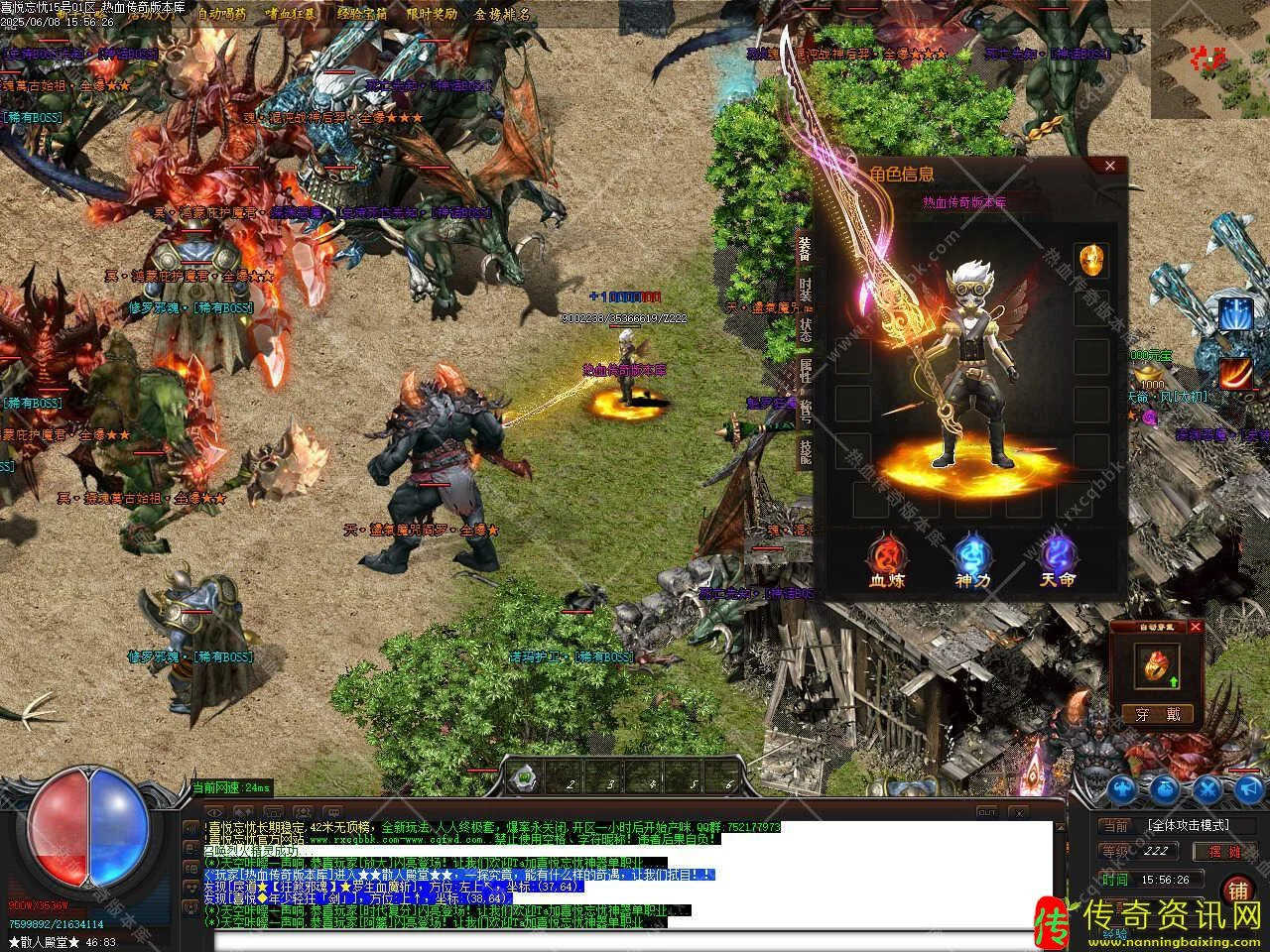Close the 角色信息 character panel
This screenshot has width=1270, height=952.
1110,166
